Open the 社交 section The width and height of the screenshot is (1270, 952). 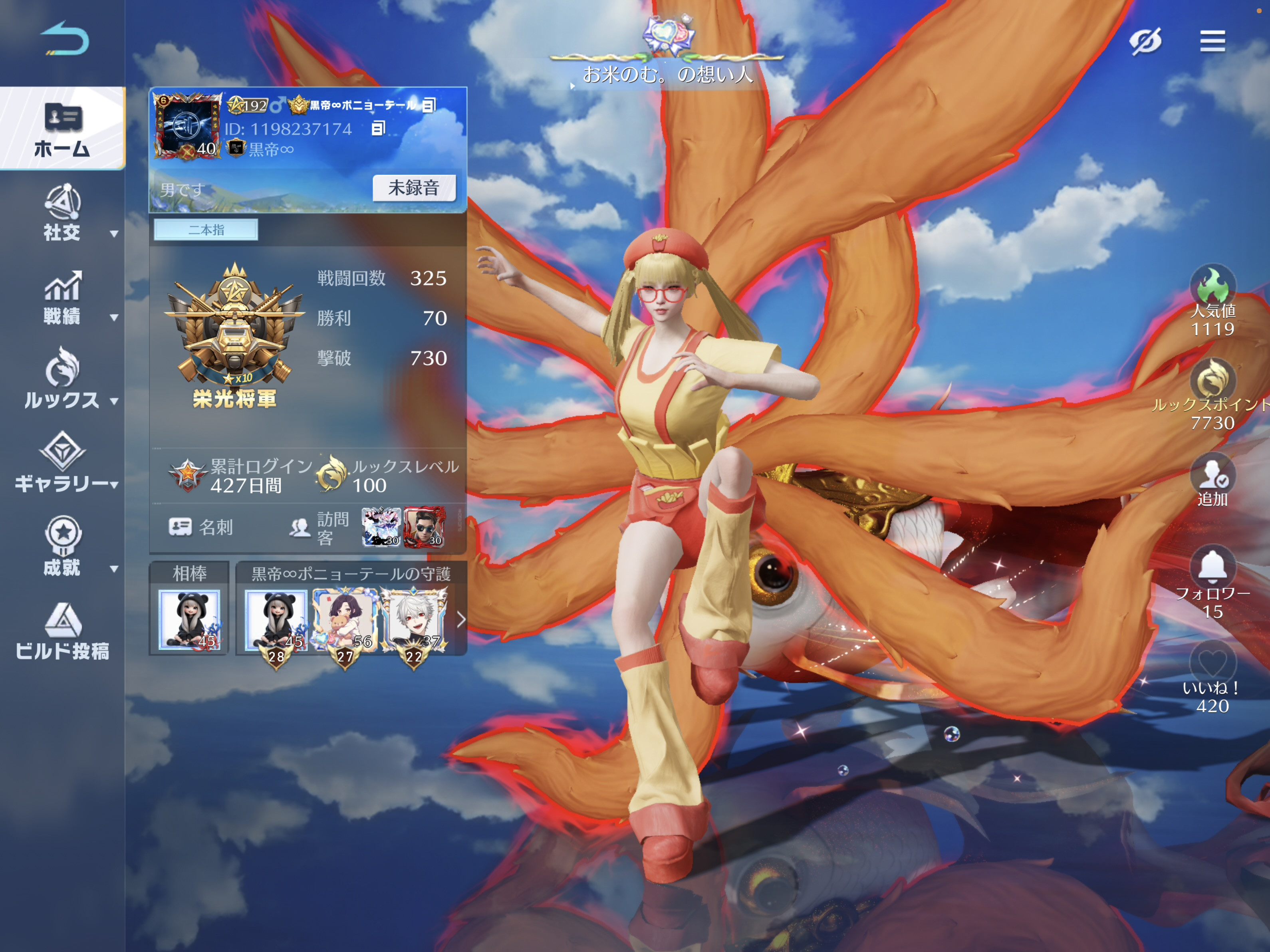pos(62,212)
